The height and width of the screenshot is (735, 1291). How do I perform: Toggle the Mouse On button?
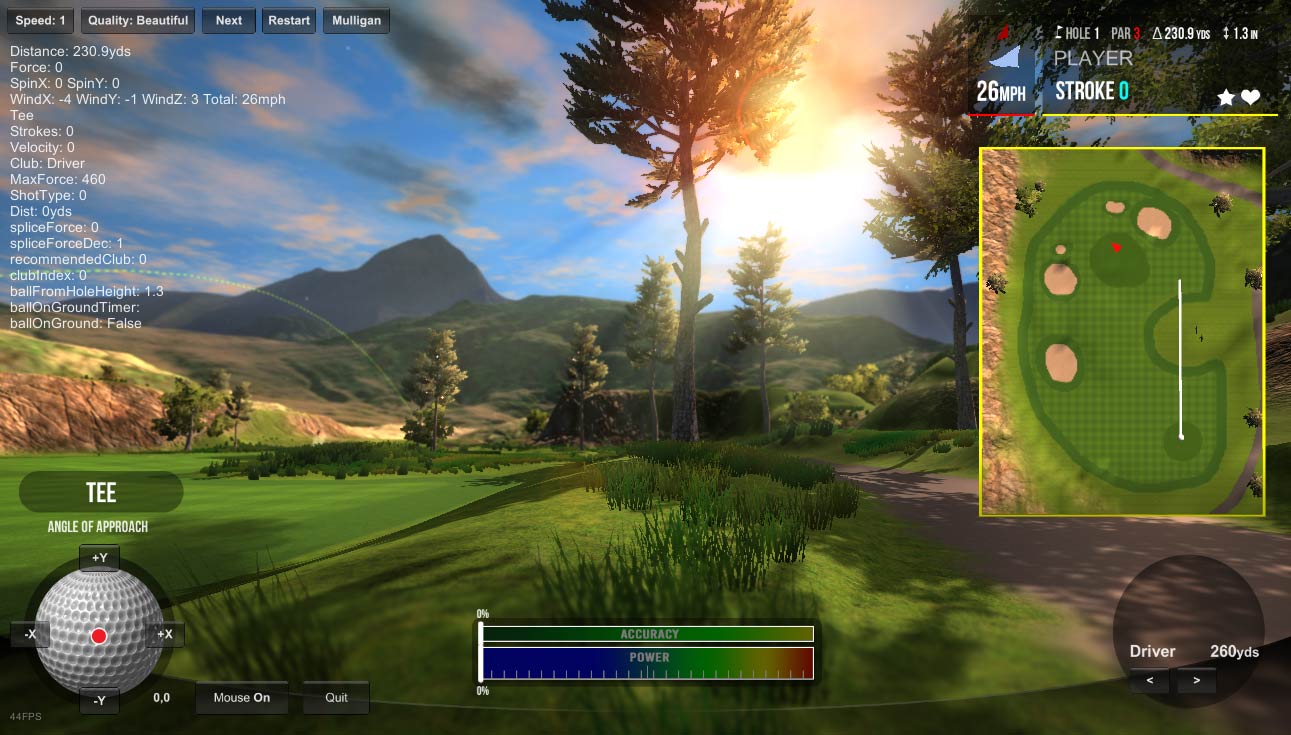click(241, 697)
